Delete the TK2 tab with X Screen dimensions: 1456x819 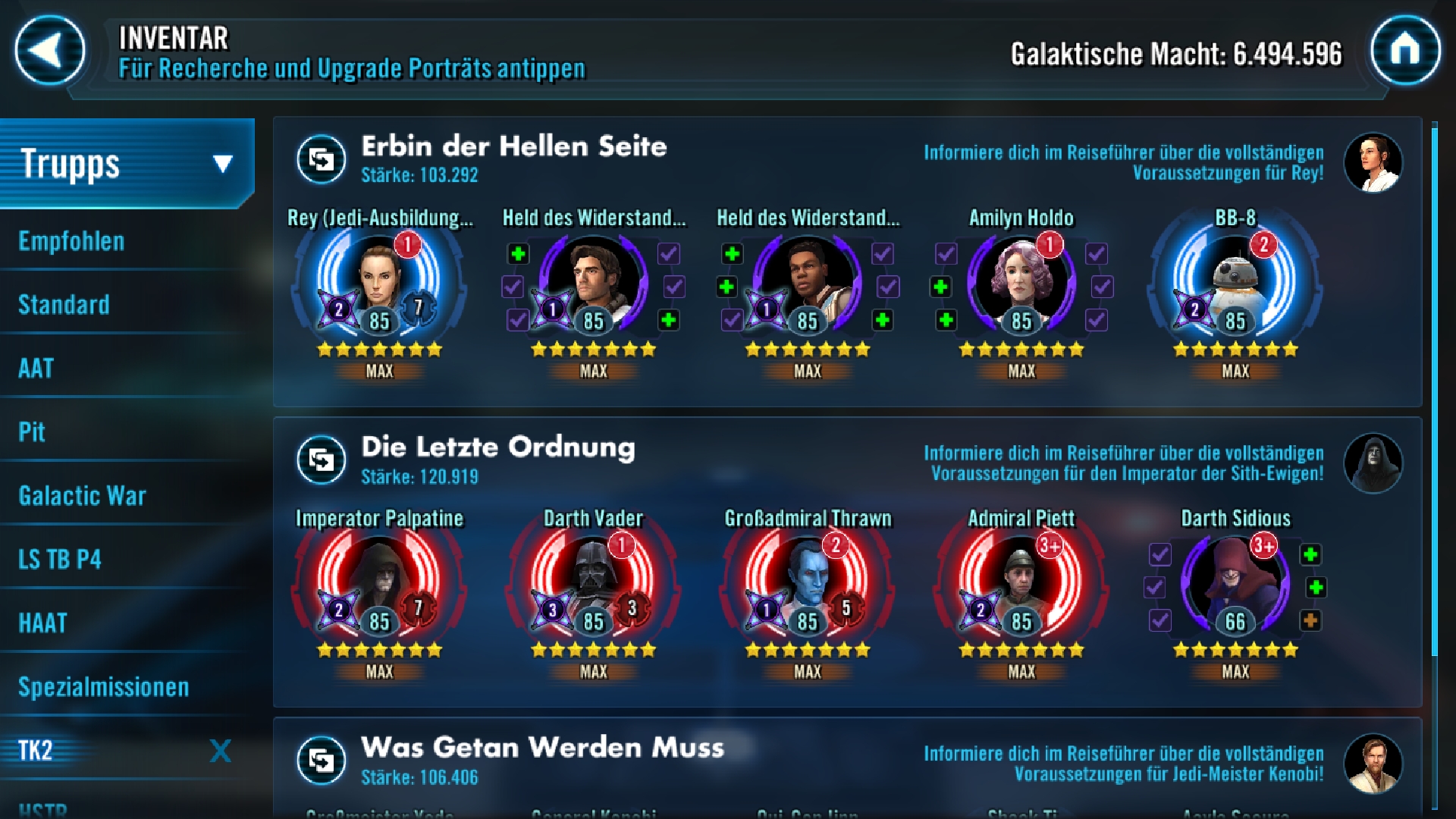coord(220,751)
